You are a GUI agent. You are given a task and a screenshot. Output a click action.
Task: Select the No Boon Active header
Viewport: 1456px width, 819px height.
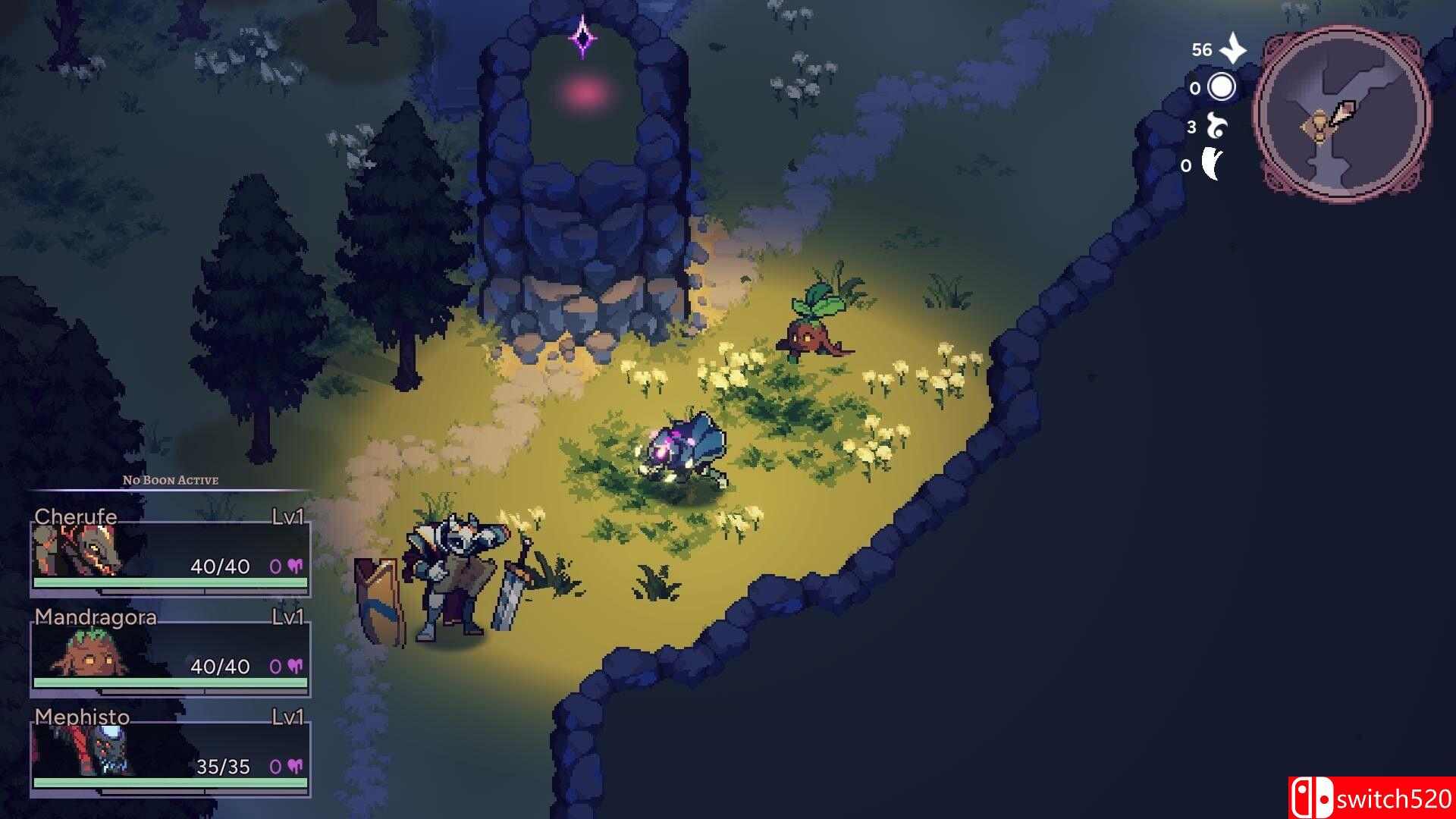coord(170,480)
